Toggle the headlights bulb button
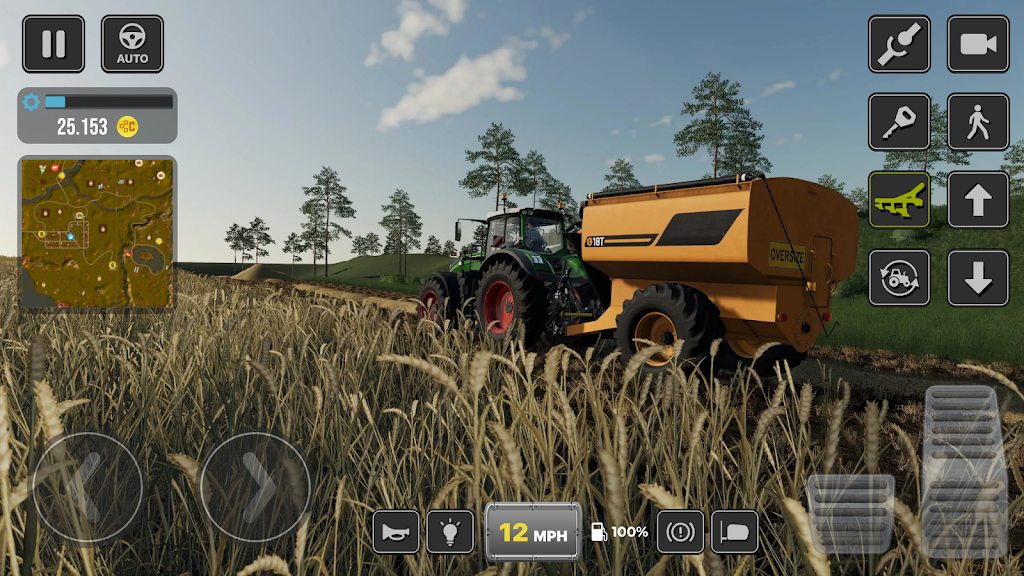This screenshot has width=1024, height=576. (450, 532)
